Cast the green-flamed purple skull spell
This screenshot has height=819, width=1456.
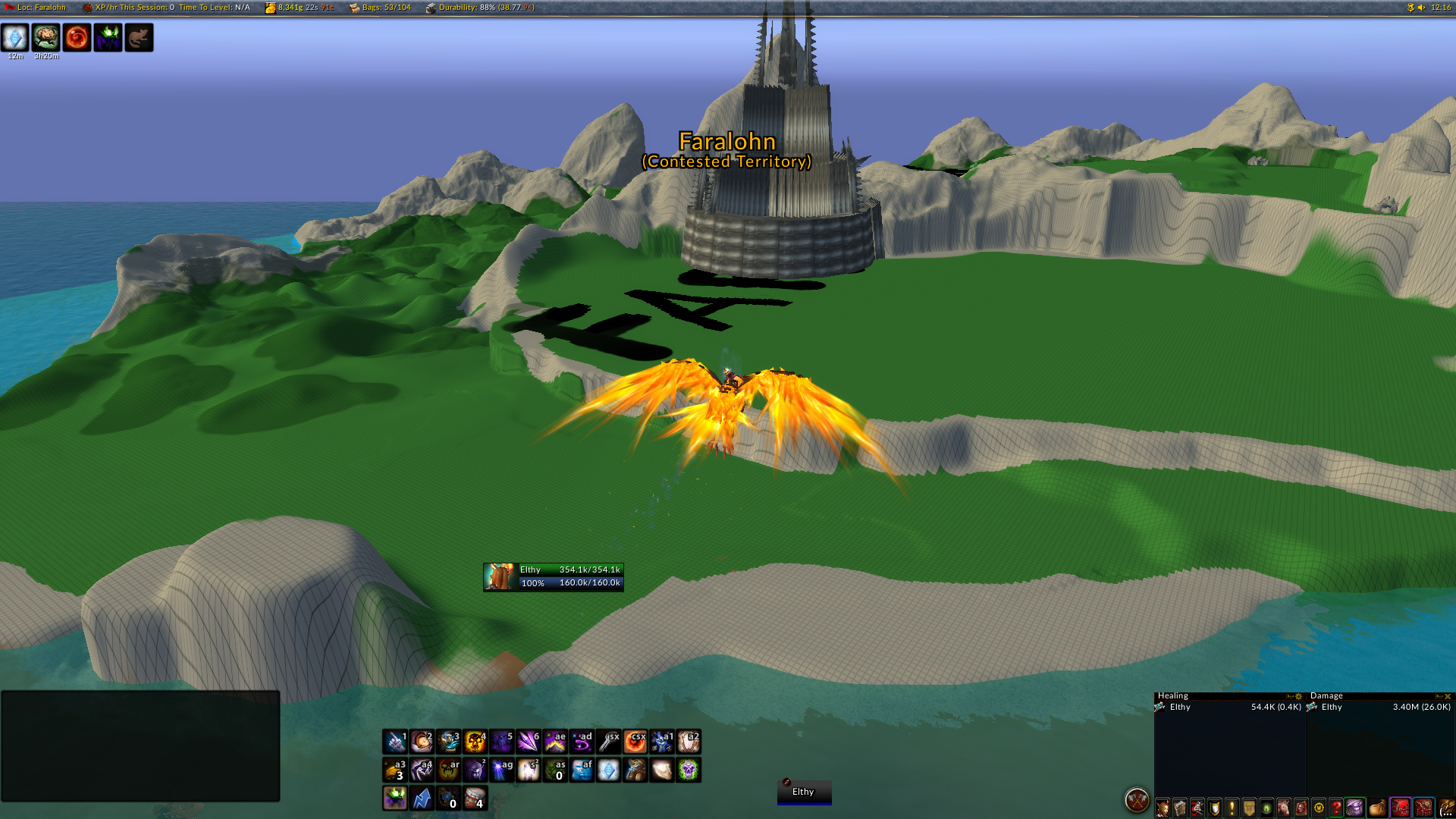point(689,770)
